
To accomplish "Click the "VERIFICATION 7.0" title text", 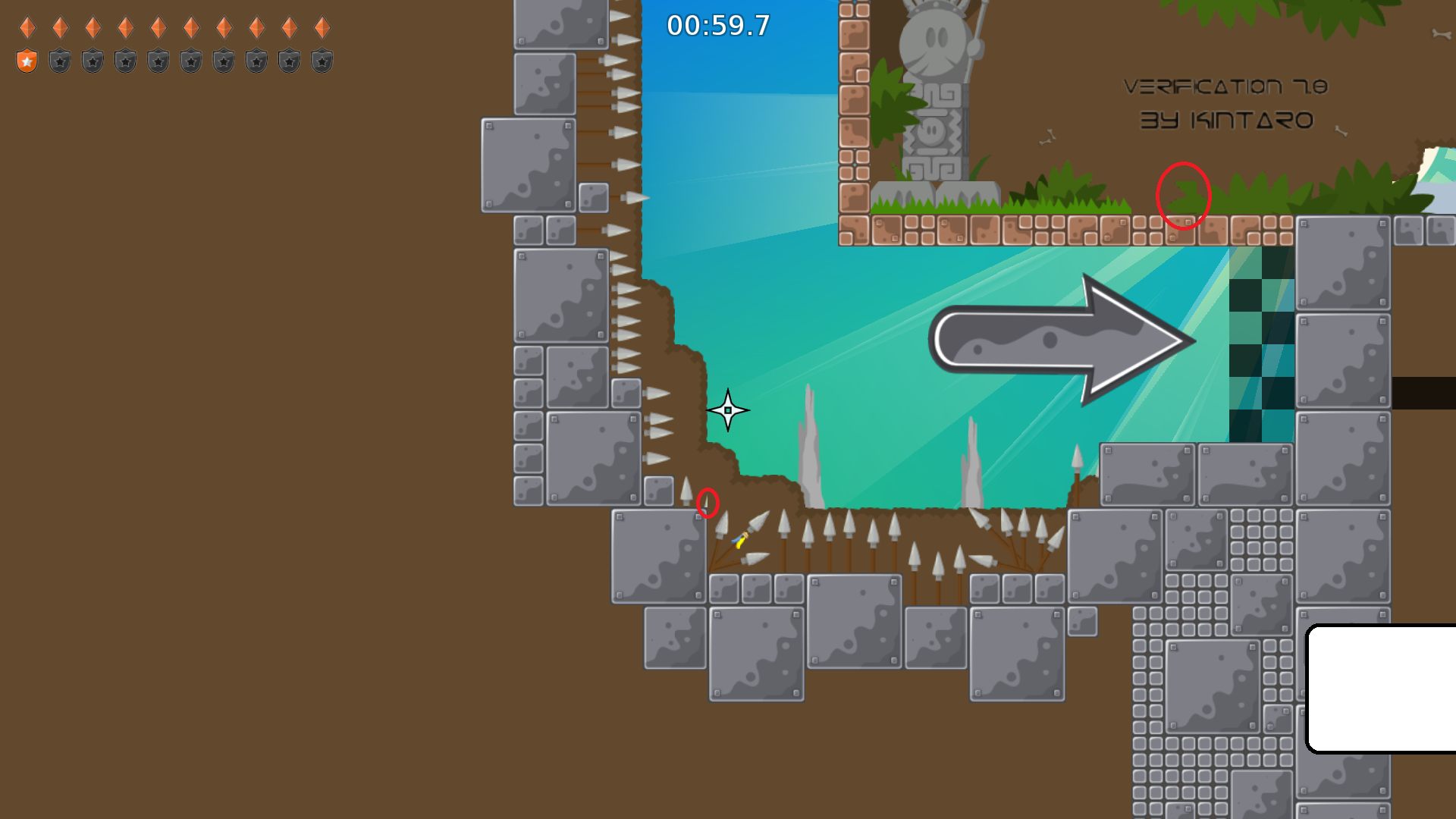I will coord(1225,86).
